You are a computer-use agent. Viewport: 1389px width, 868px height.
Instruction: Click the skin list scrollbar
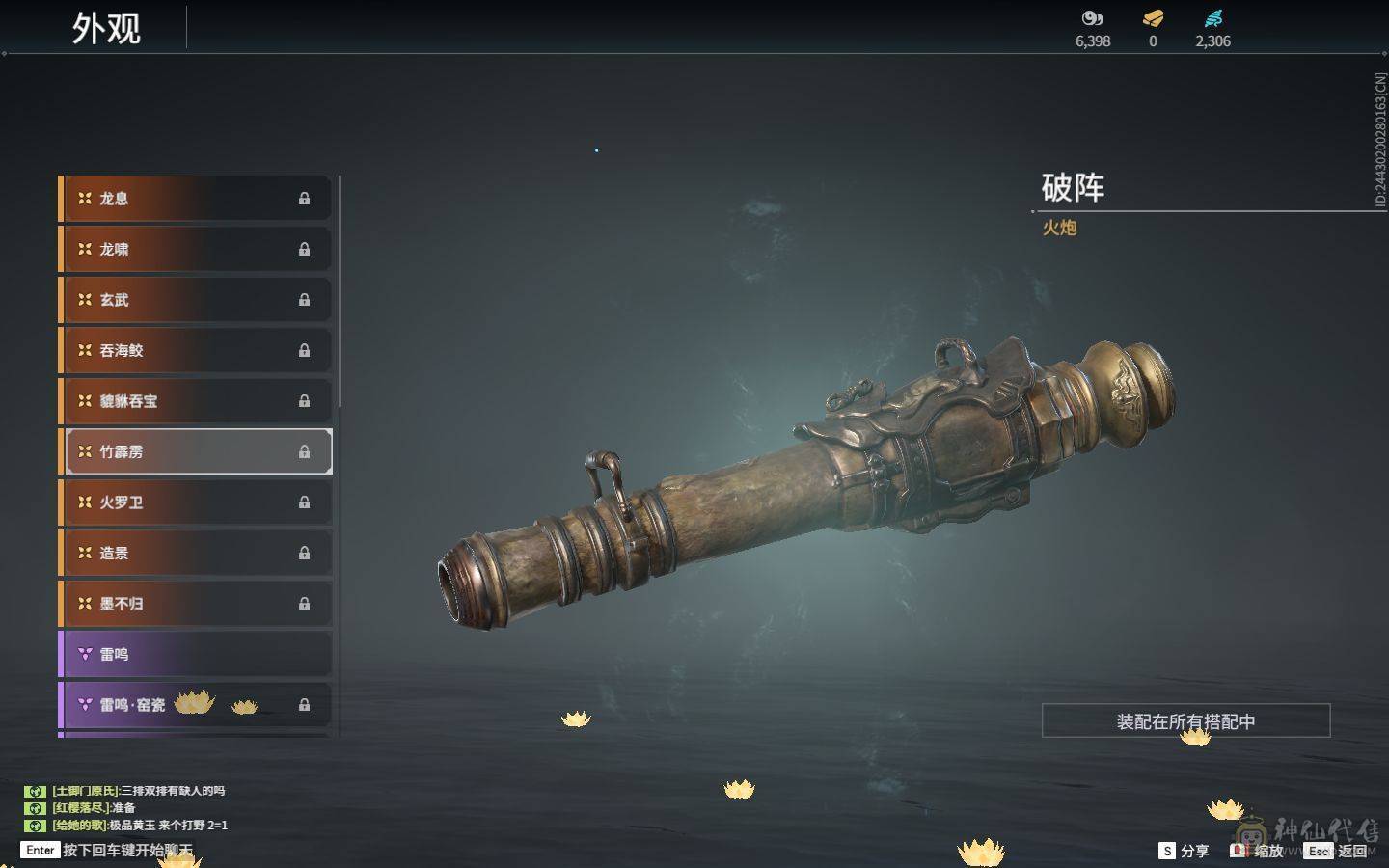[340, 291]
